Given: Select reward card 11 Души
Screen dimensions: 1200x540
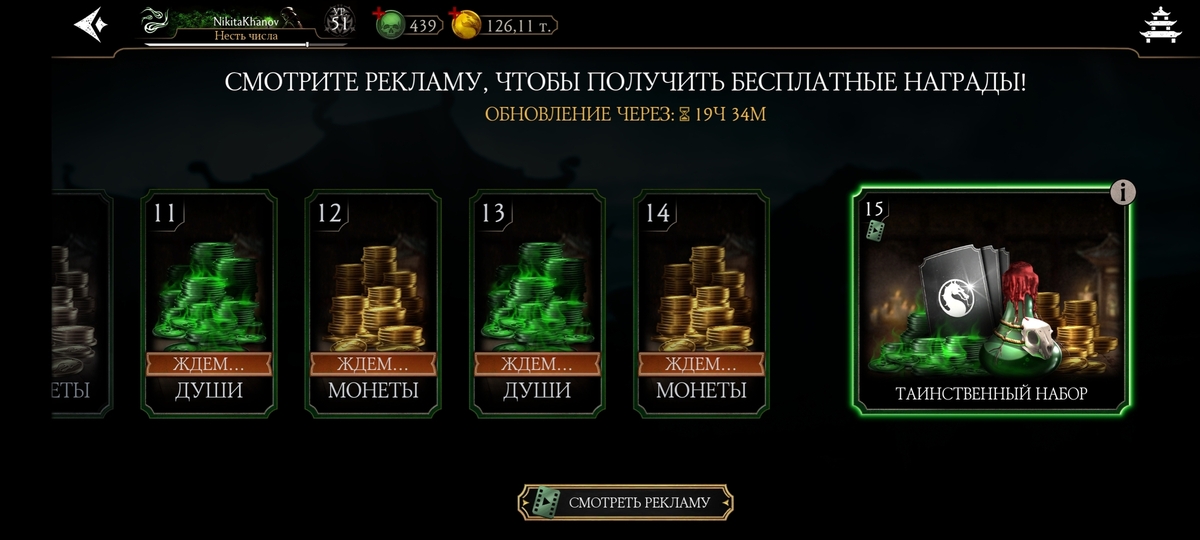Looking at the screenshot, I should (x=210, y=302).
